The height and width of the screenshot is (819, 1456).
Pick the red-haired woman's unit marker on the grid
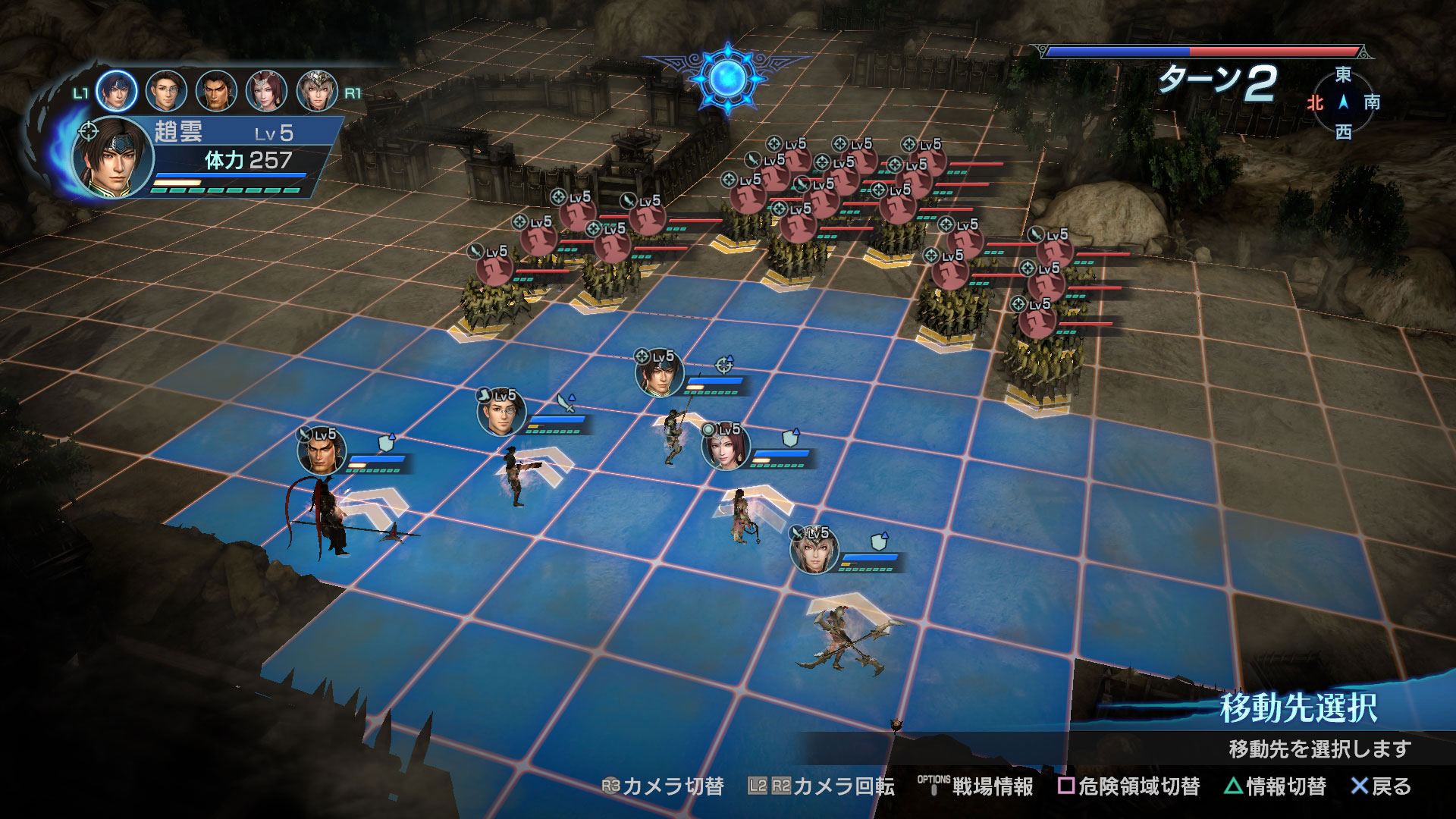click(x=725, y=447)
